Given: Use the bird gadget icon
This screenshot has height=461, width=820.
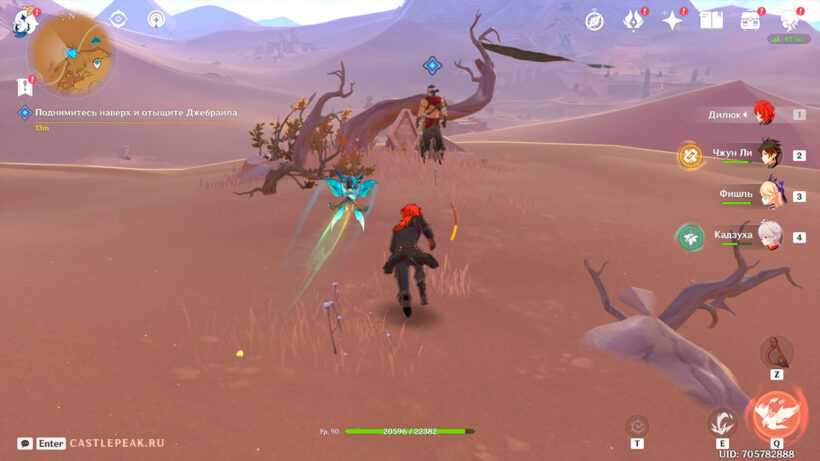Looking at the screenshot, I should [776, 352].
